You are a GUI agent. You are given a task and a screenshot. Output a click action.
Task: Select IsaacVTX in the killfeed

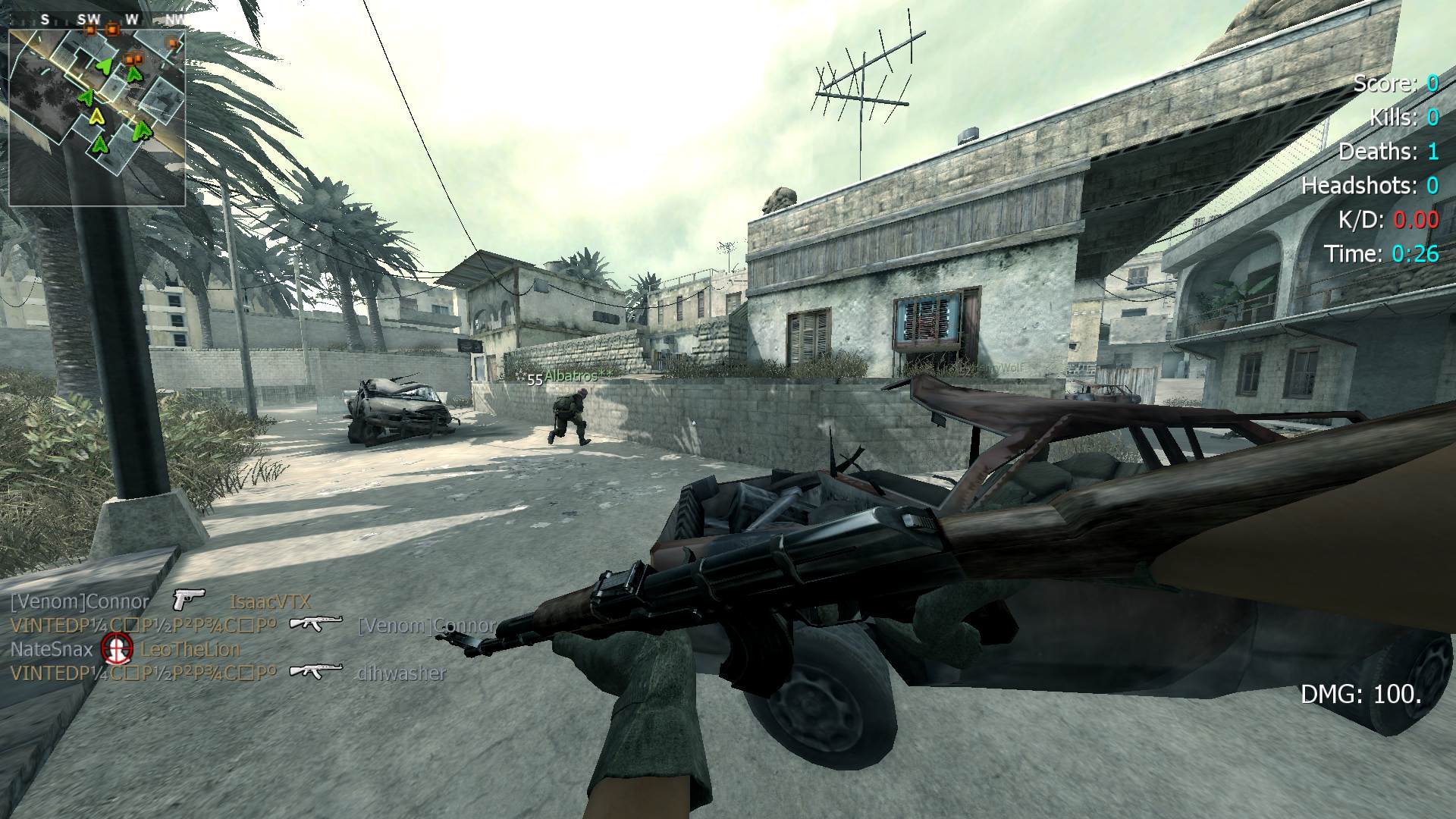pos(270,602)
